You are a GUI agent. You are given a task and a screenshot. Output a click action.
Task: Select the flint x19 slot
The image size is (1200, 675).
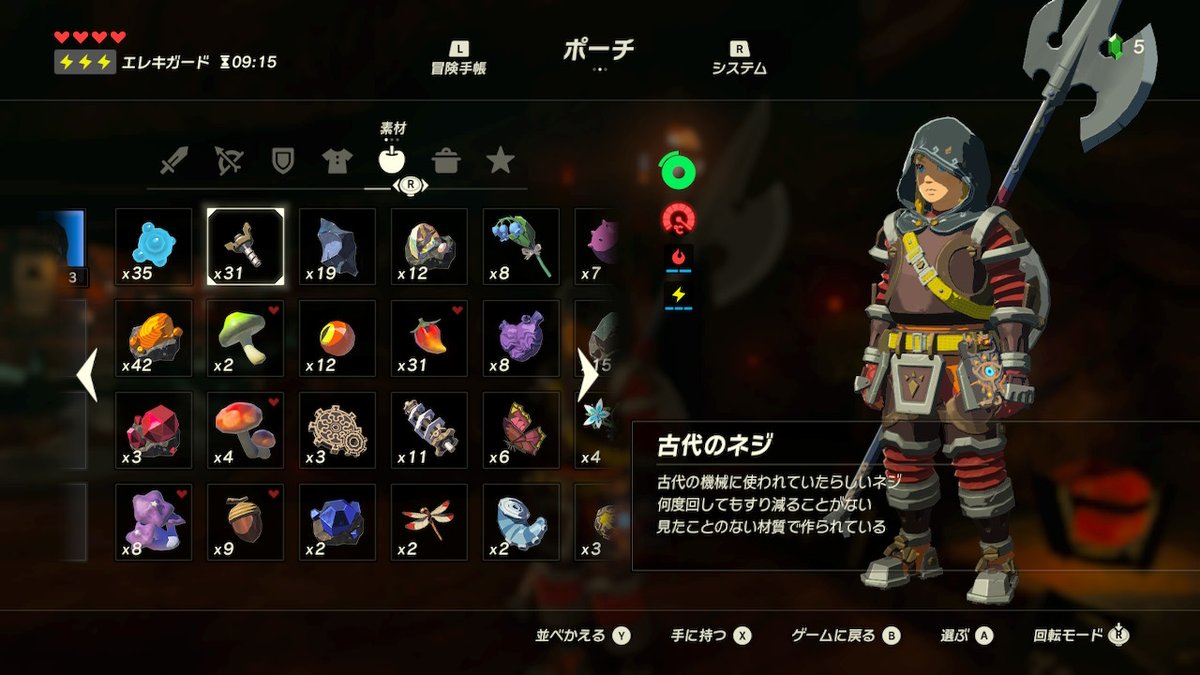click(338, 247)
